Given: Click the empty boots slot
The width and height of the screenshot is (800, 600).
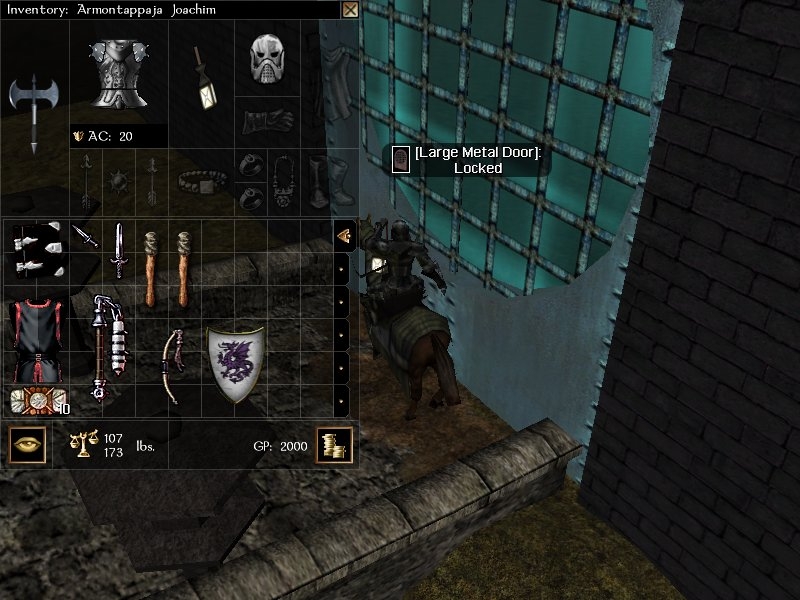Looking at the screenshot, I should [318, 180].
